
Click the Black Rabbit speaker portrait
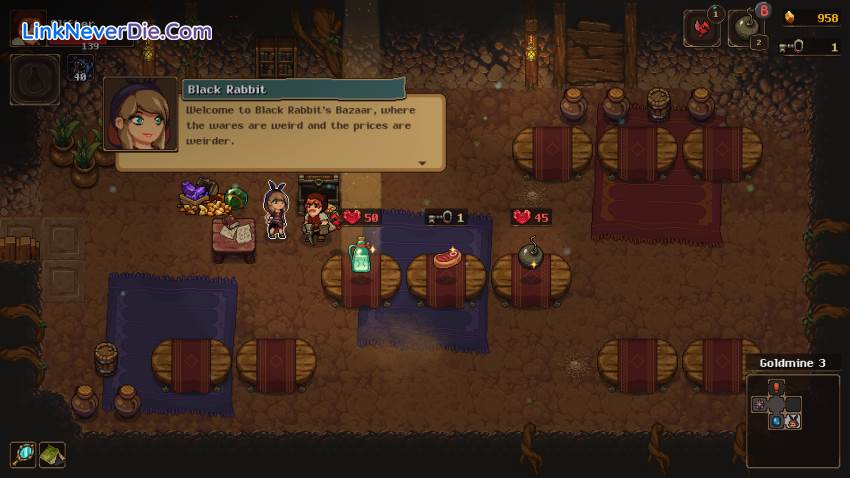140,114
